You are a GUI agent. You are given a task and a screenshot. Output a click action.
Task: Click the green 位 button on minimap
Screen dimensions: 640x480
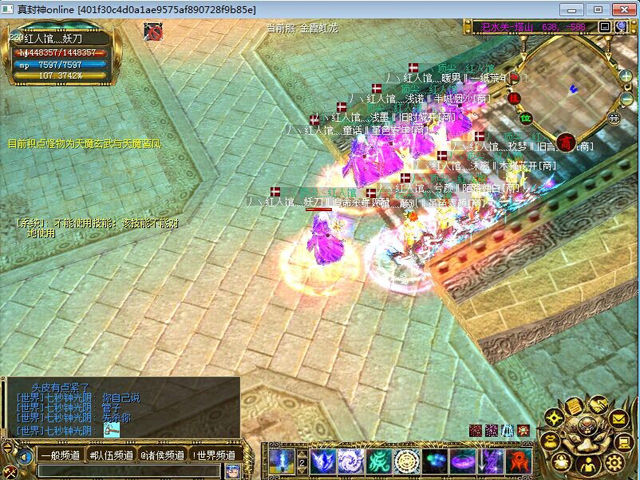click(x=523, y=119)
